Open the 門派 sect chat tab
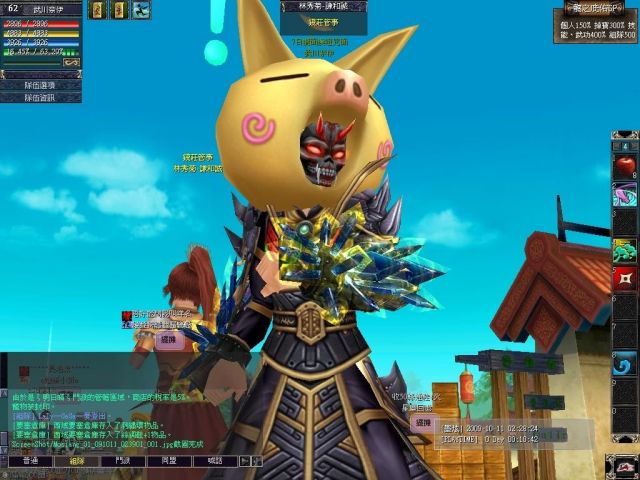The height and width of the screenshot is (480, 640). [x=123, y=461]
